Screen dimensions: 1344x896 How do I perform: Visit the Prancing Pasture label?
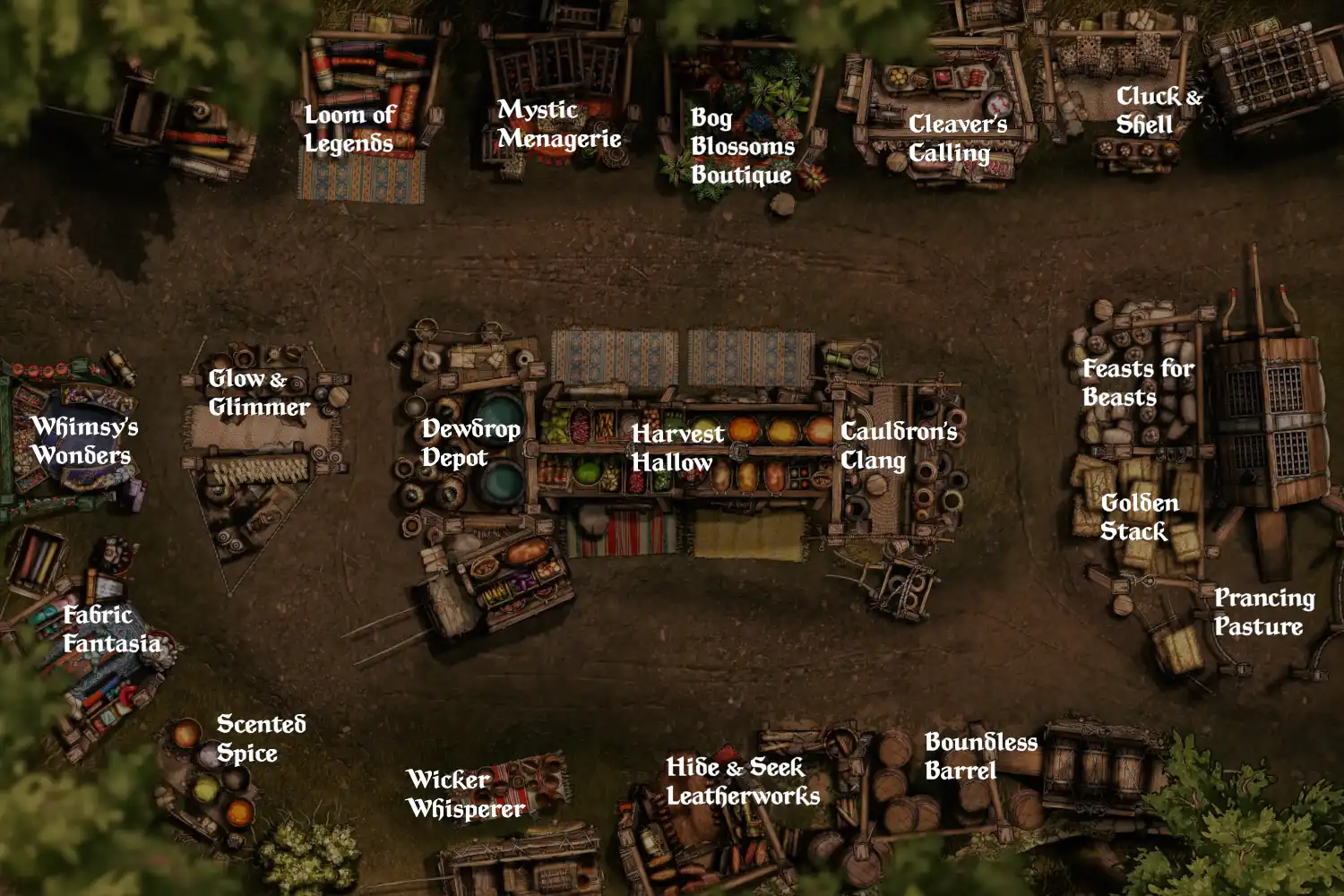1263,612
